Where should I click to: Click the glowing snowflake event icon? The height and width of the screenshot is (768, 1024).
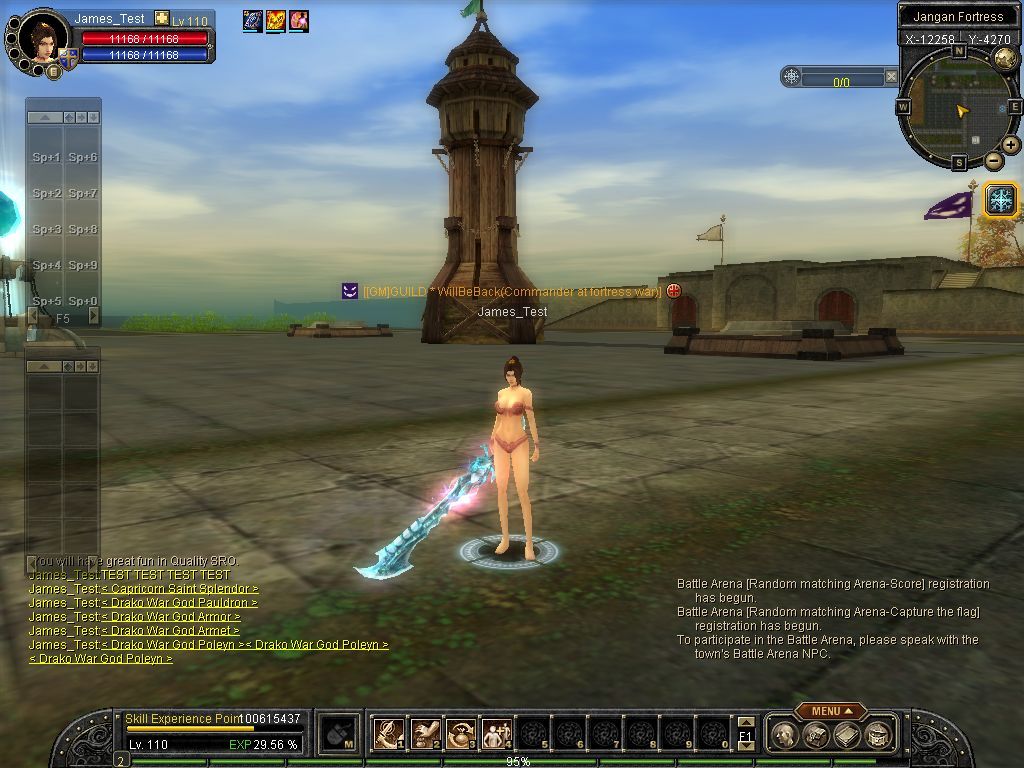[1000, 200]
